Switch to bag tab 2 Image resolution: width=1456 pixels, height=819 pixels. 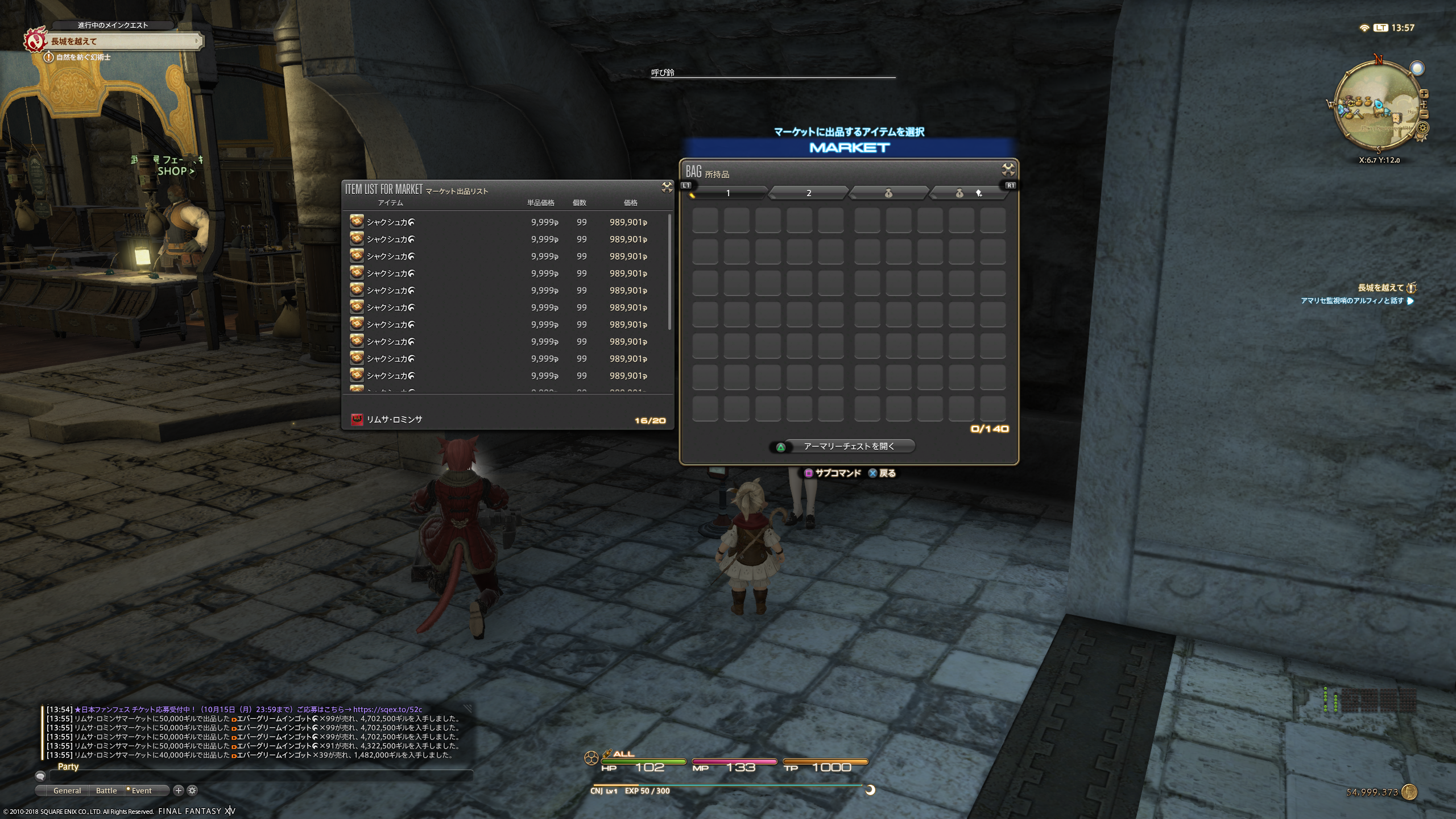808,193
